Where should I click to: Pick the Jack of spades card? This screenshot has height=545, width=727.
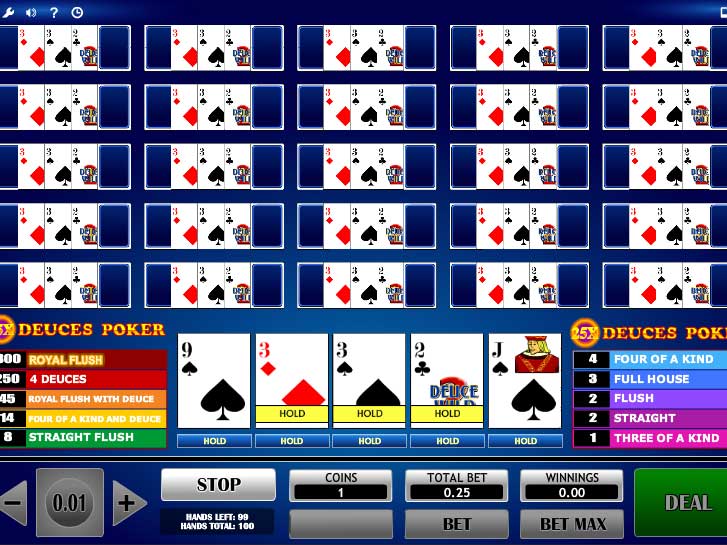525,380
